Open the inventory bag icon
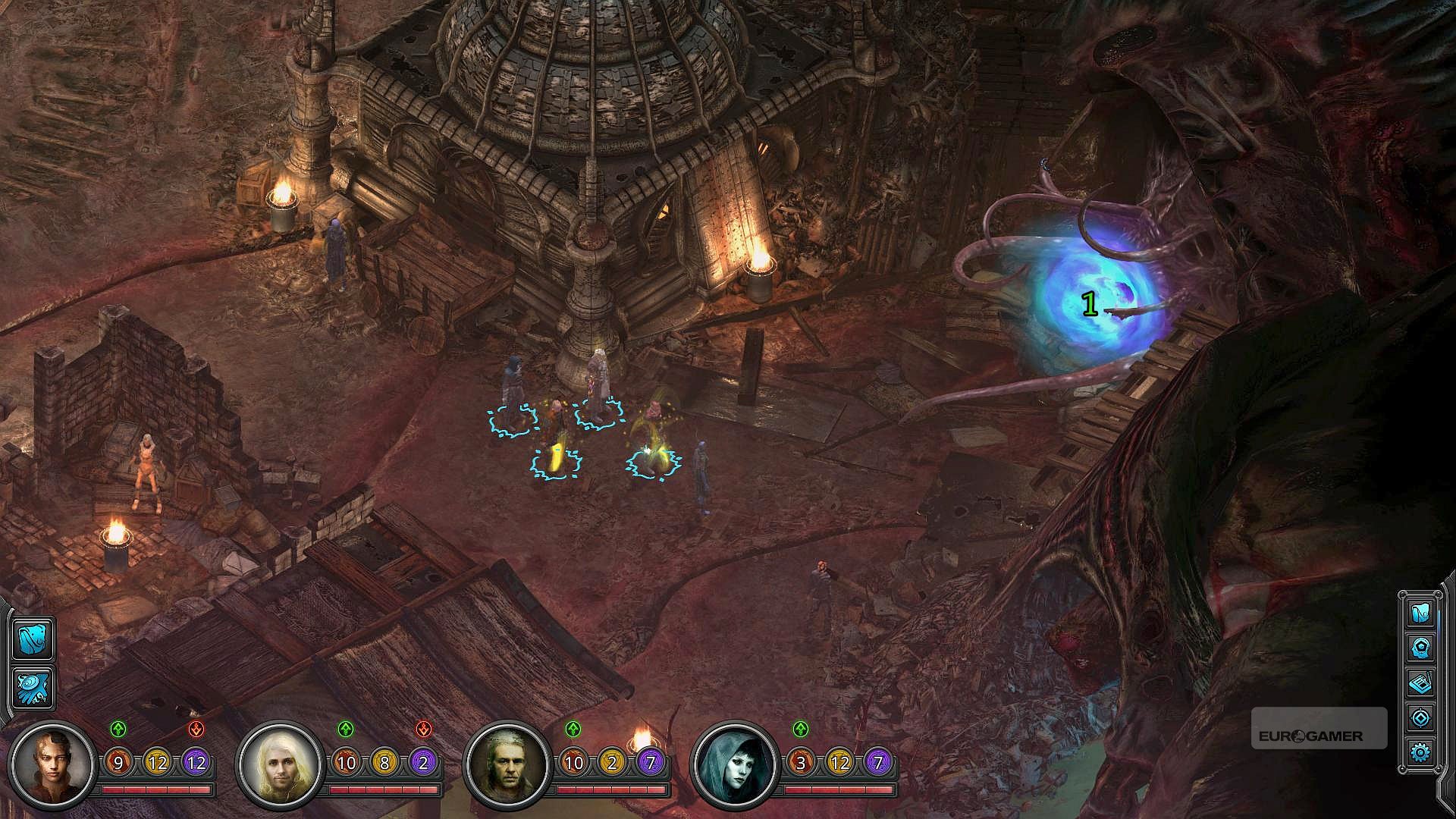The height and width of the screenshot is (819, 1456). 1420,613
